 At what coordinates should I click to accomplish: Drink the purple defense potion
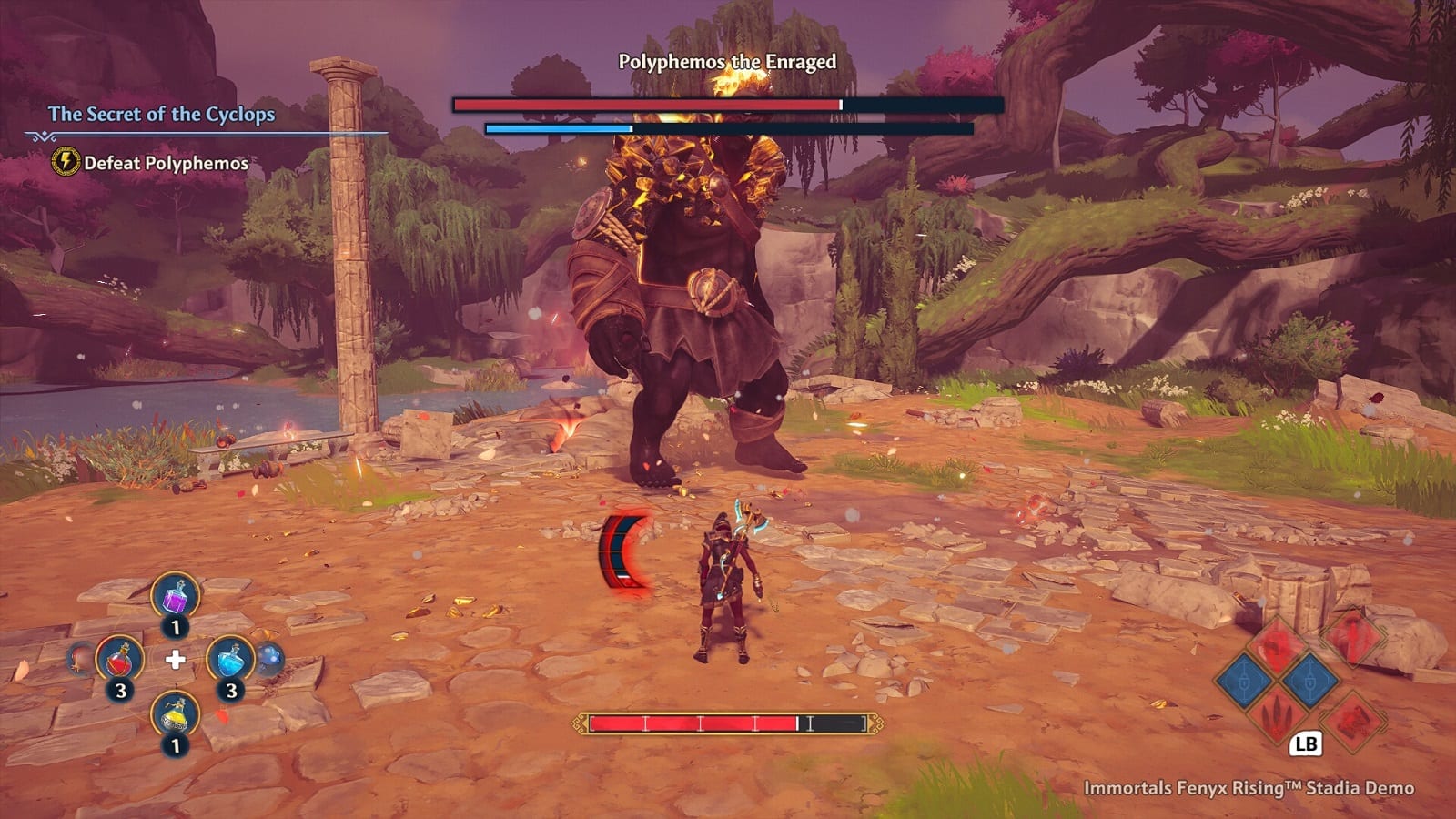tap(175, 596)
